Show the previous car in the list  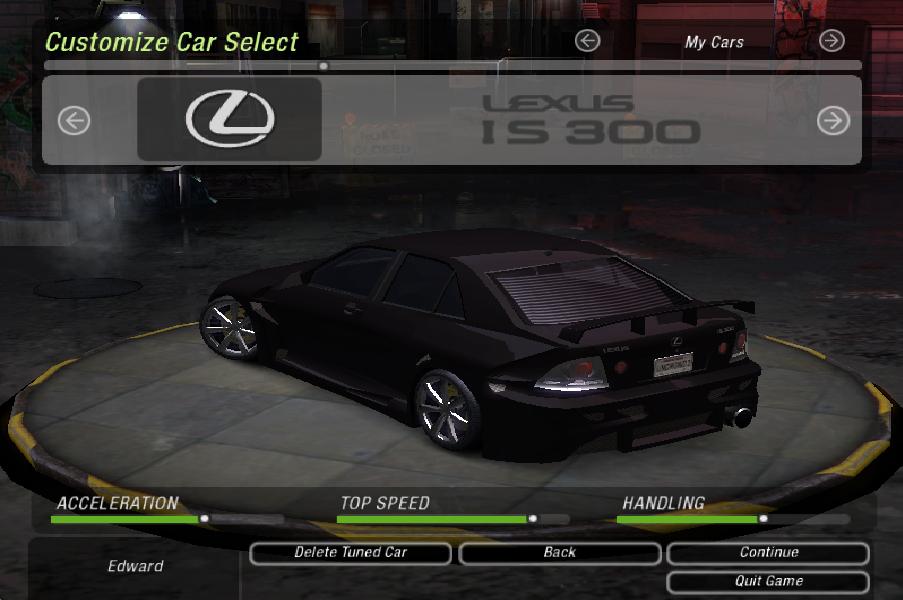74,121
